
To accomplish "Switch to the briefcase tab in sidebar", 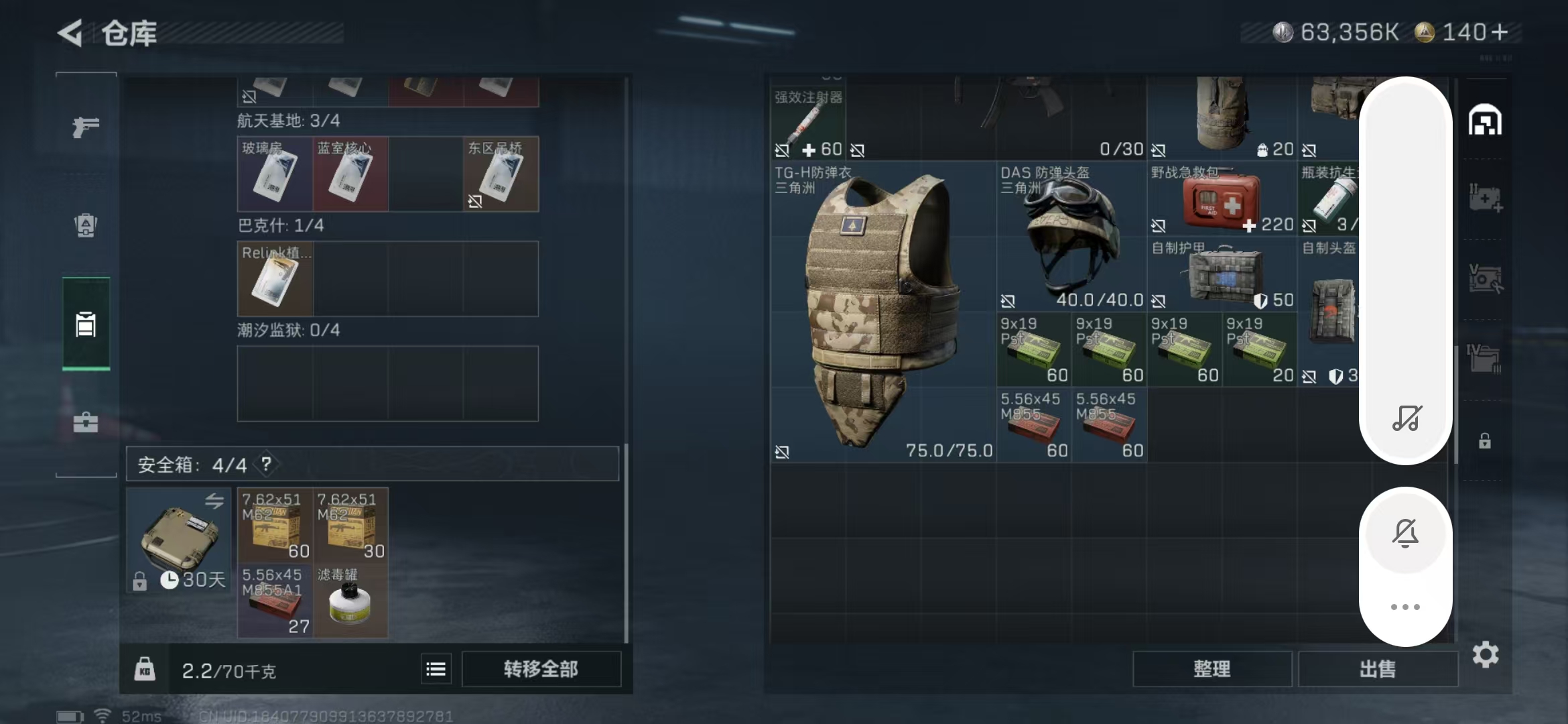I will (86, 422).
